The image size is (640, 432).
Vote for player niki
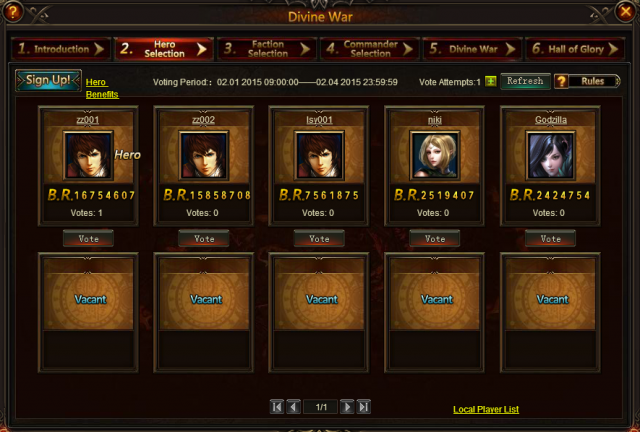435,239
